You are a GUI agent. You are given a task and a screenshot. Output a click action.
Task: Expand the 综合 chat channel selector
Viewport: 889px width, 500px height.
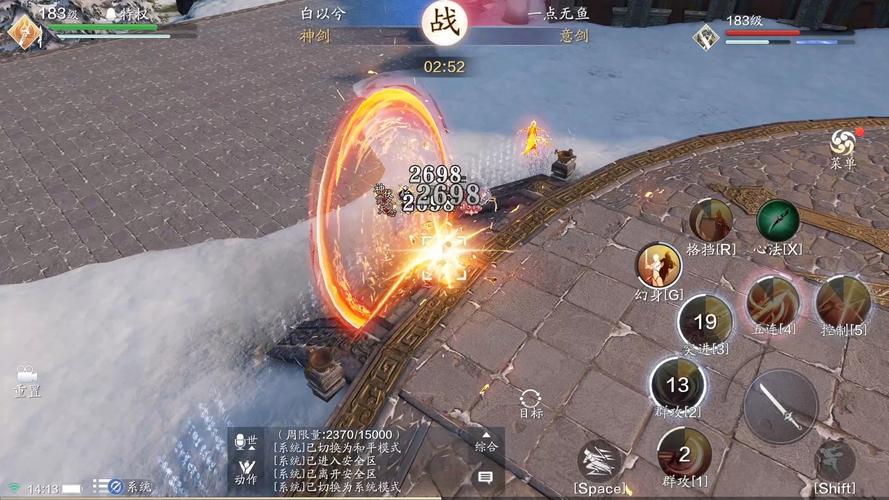(x=486, y=441)
